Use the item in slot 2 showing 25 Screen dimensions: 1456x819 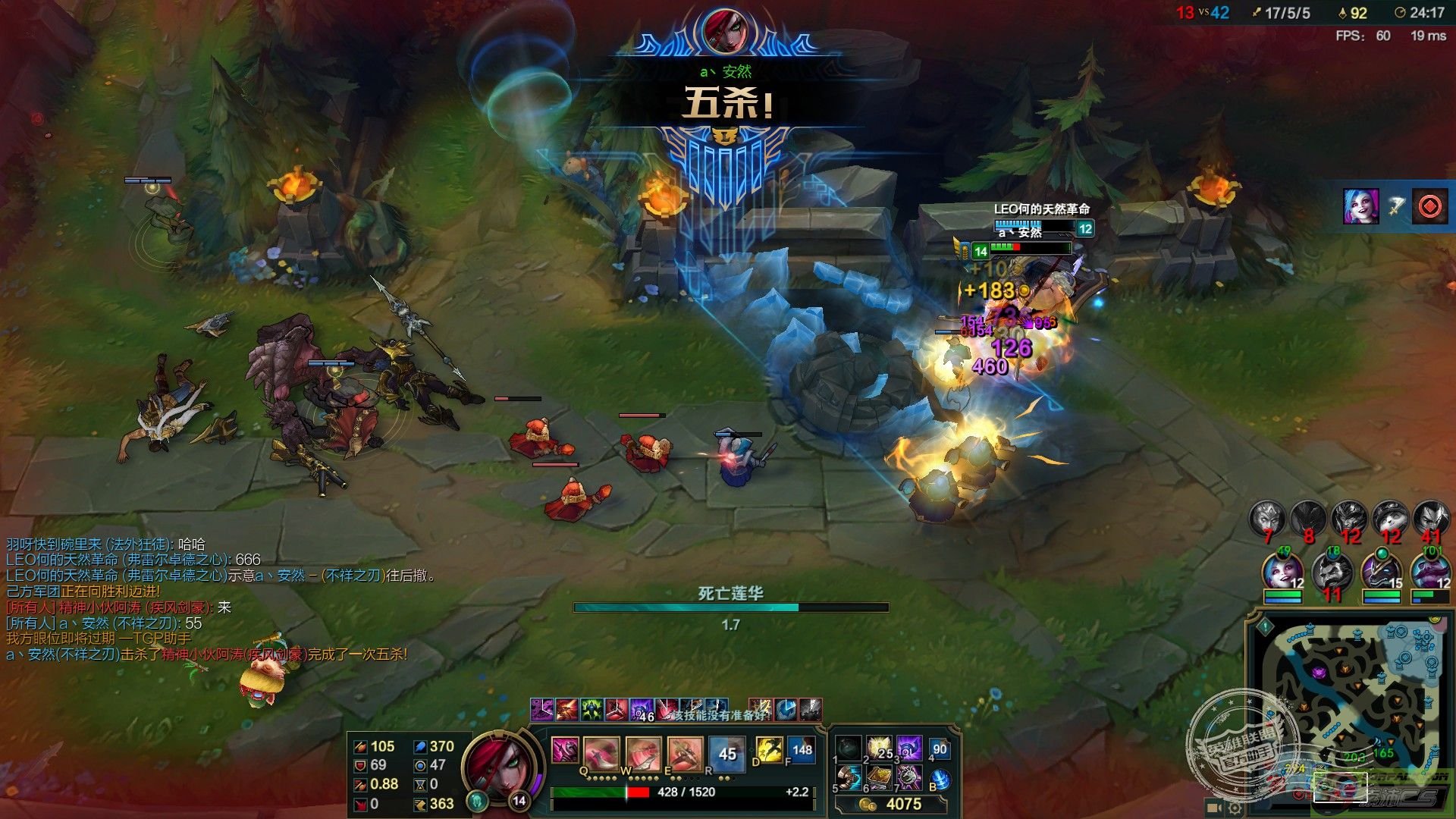point(880,748)
